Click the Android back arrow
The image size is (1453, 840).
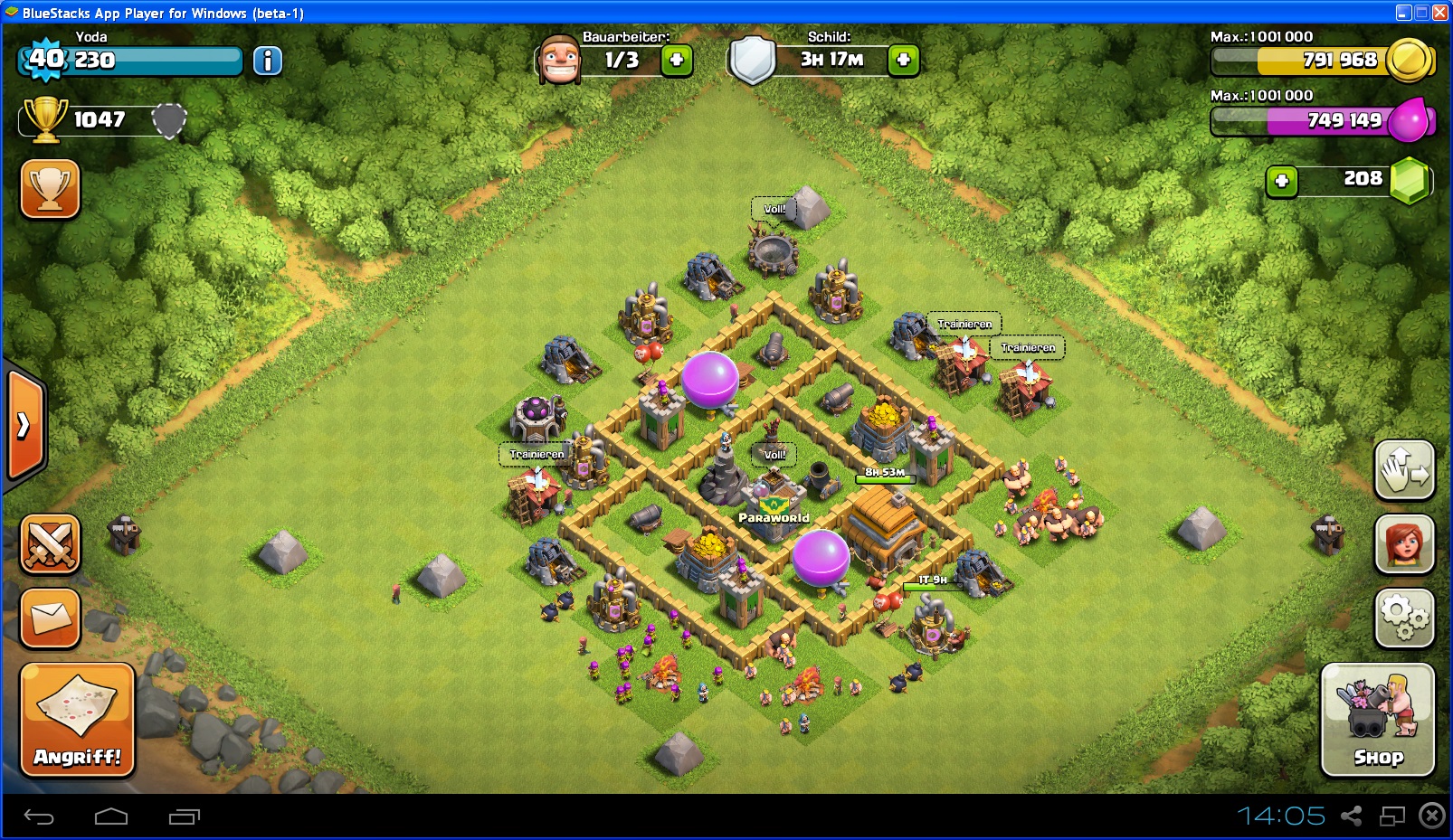click(39, 817)
